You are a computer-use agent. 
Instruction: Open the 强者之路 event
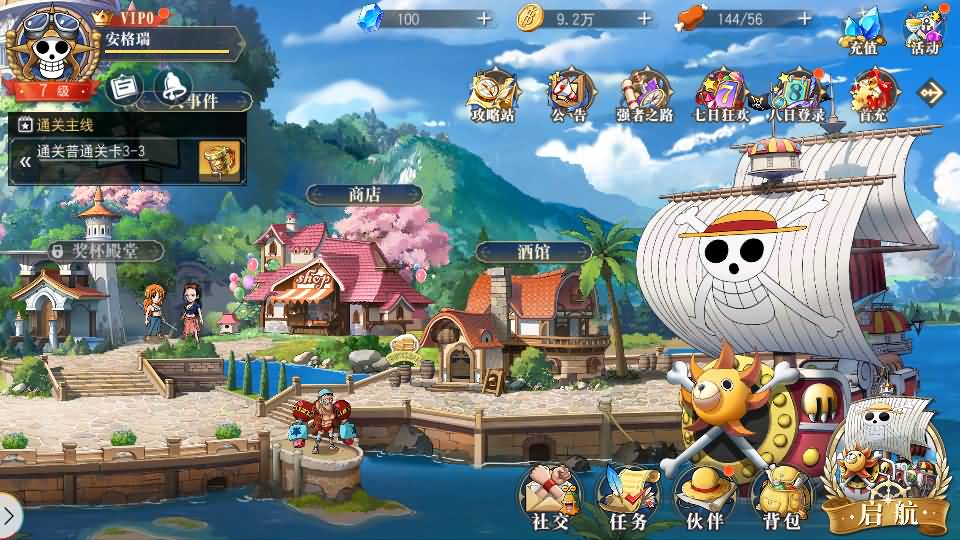coord(644,94)
